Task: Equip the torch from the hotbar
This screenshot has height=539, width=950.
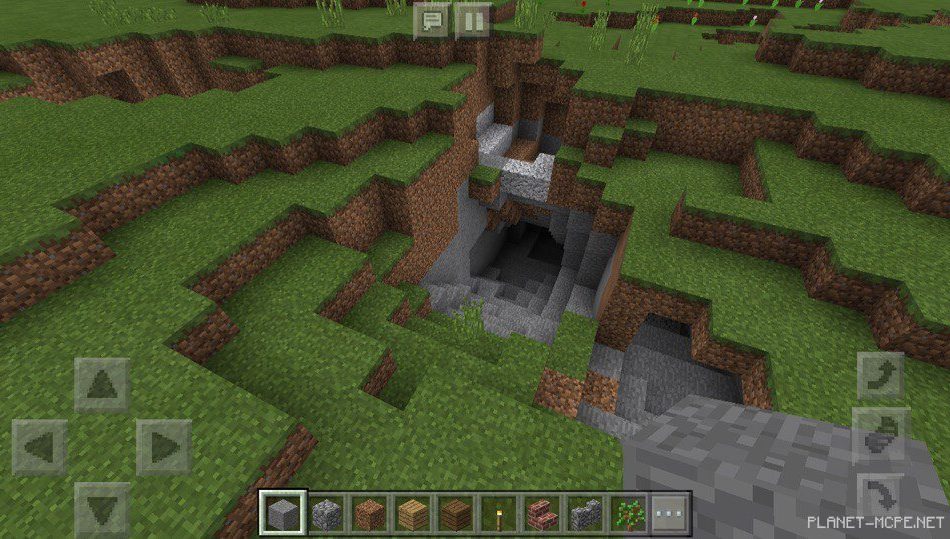Action: 499,514
